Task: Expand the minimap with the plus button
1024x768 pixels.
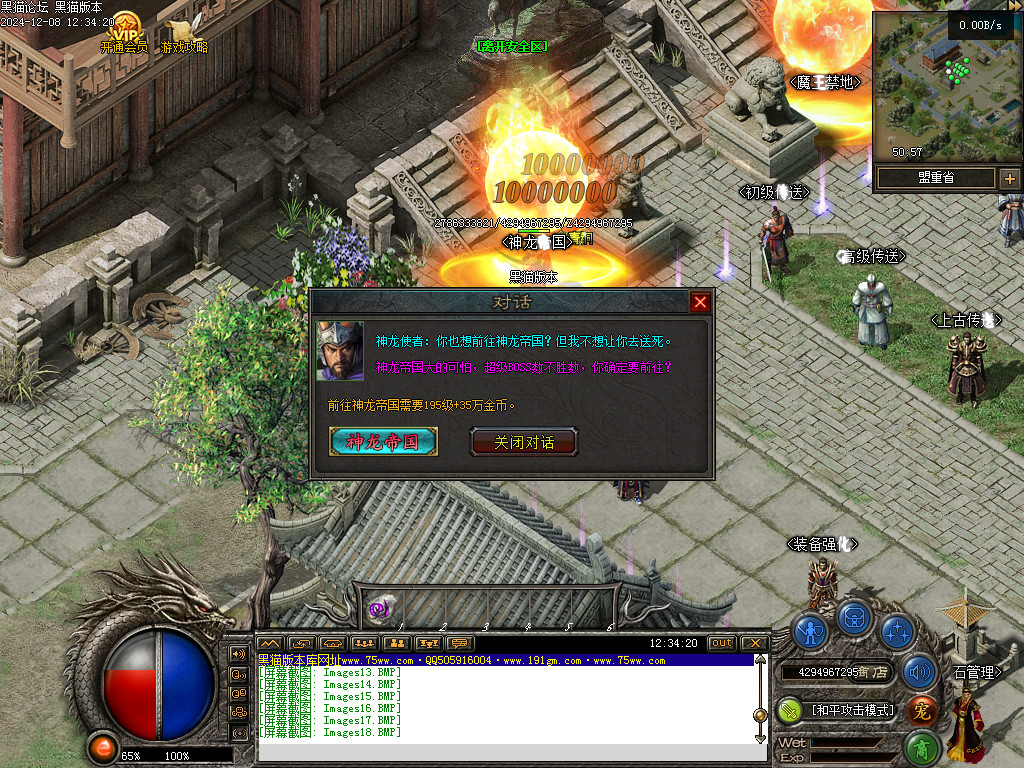Action: (x=1010, y=179)
